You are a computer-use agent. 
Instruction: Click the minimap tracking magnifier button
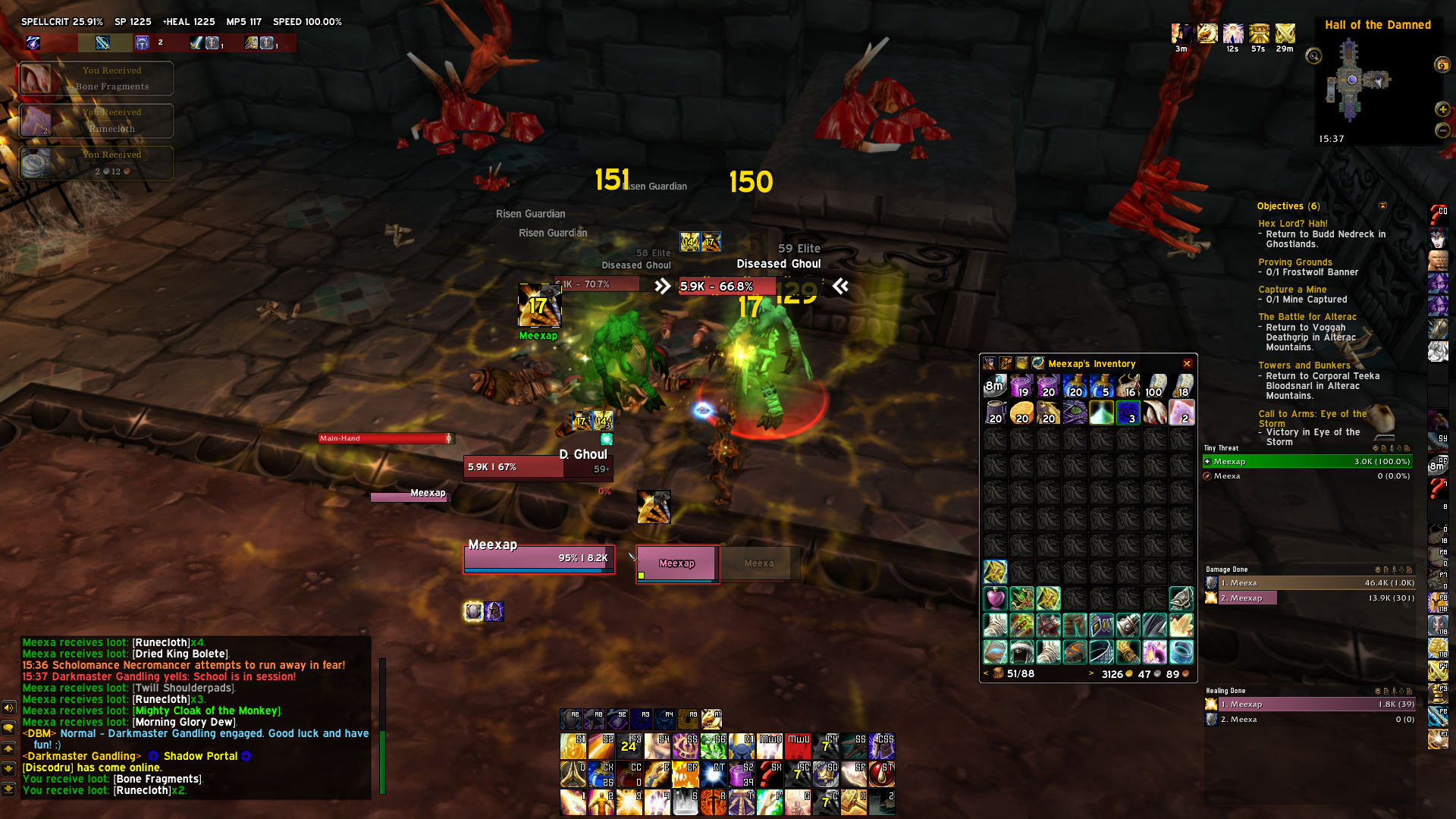(x=1313, y=56)
